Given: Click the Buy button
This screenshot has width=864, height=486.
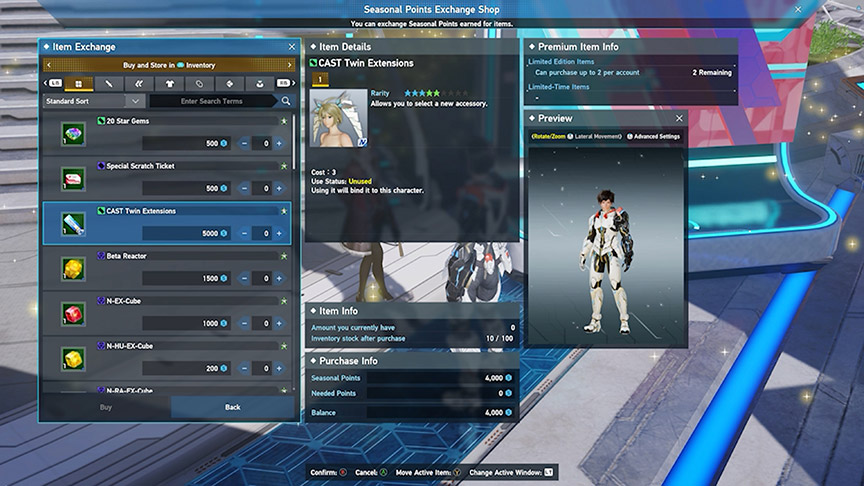Looking at the screenshot, I should point(106,407).
